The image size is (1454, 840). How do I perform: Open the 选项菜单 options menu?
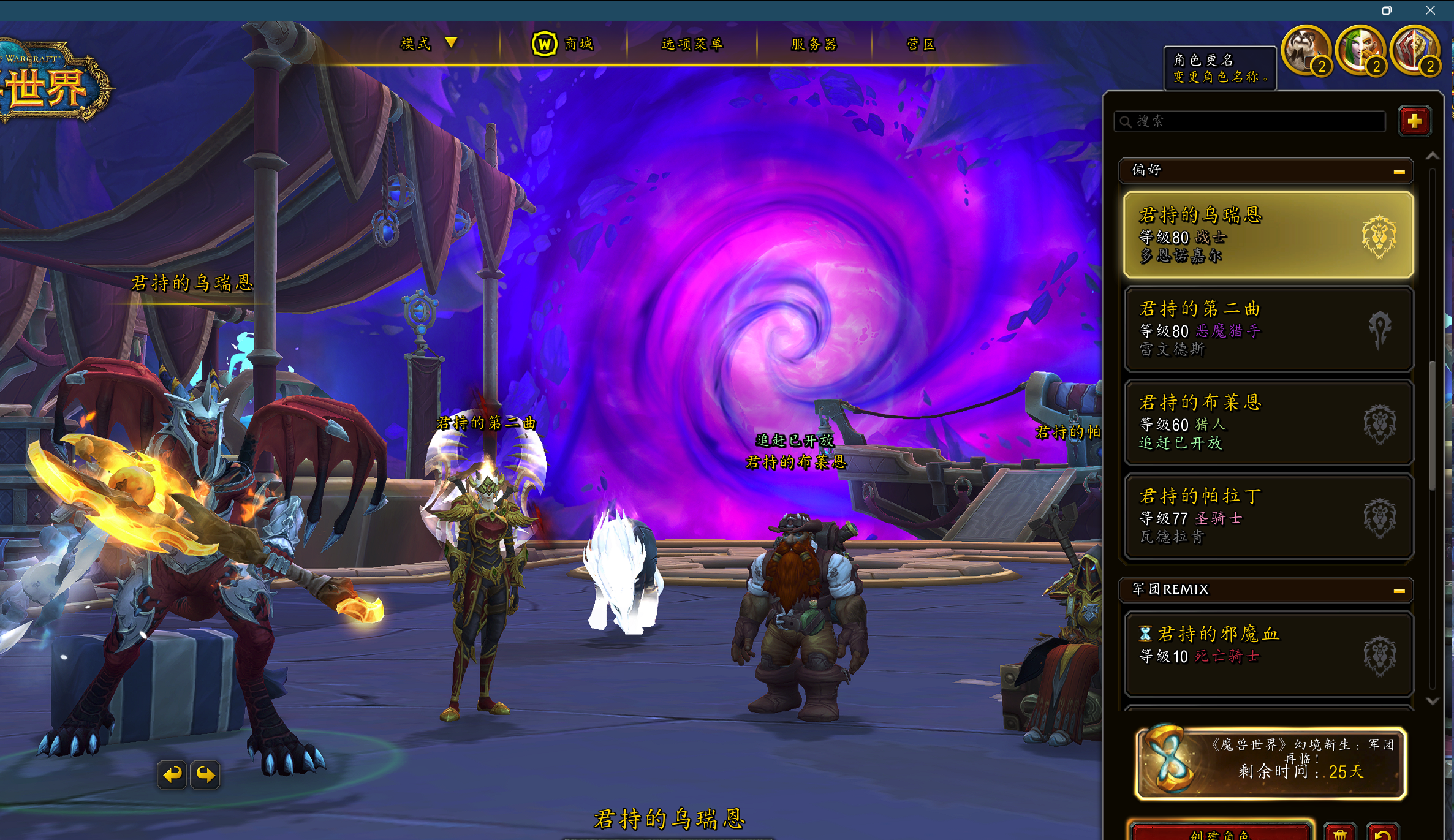coord(692,44)
